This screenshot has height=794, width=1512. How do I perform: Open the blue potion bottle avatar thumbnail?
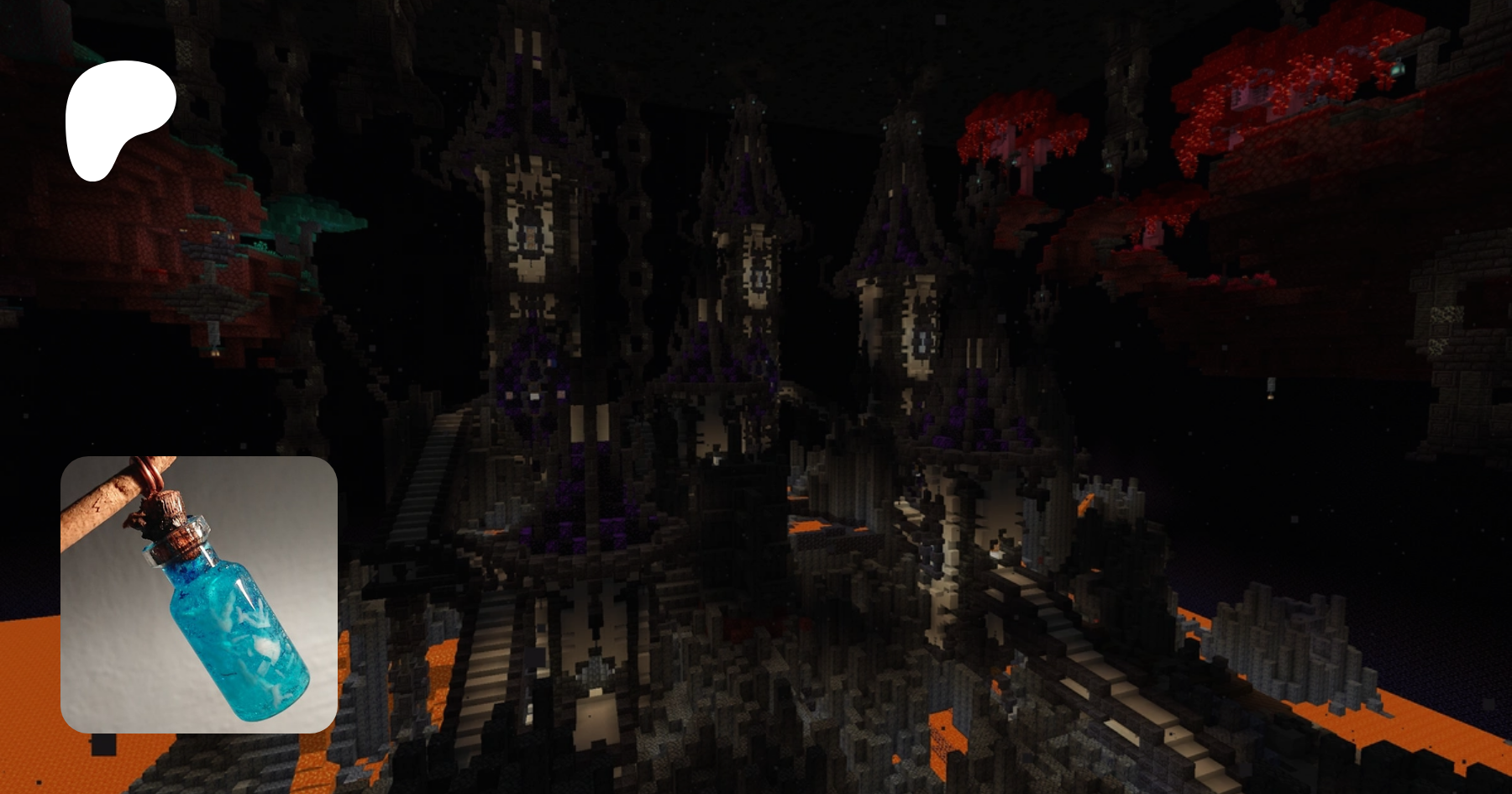coord(199,594)
